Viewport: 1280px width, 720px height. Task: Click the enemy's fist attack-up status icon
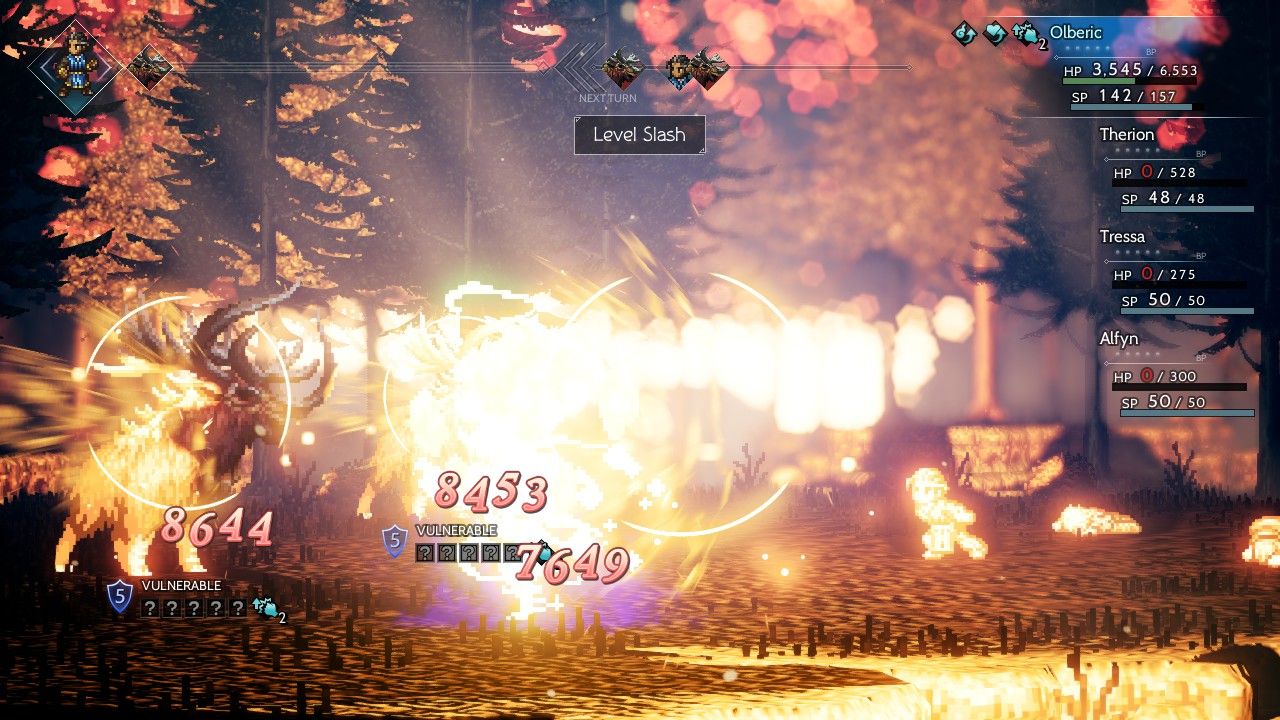[265, 607]
